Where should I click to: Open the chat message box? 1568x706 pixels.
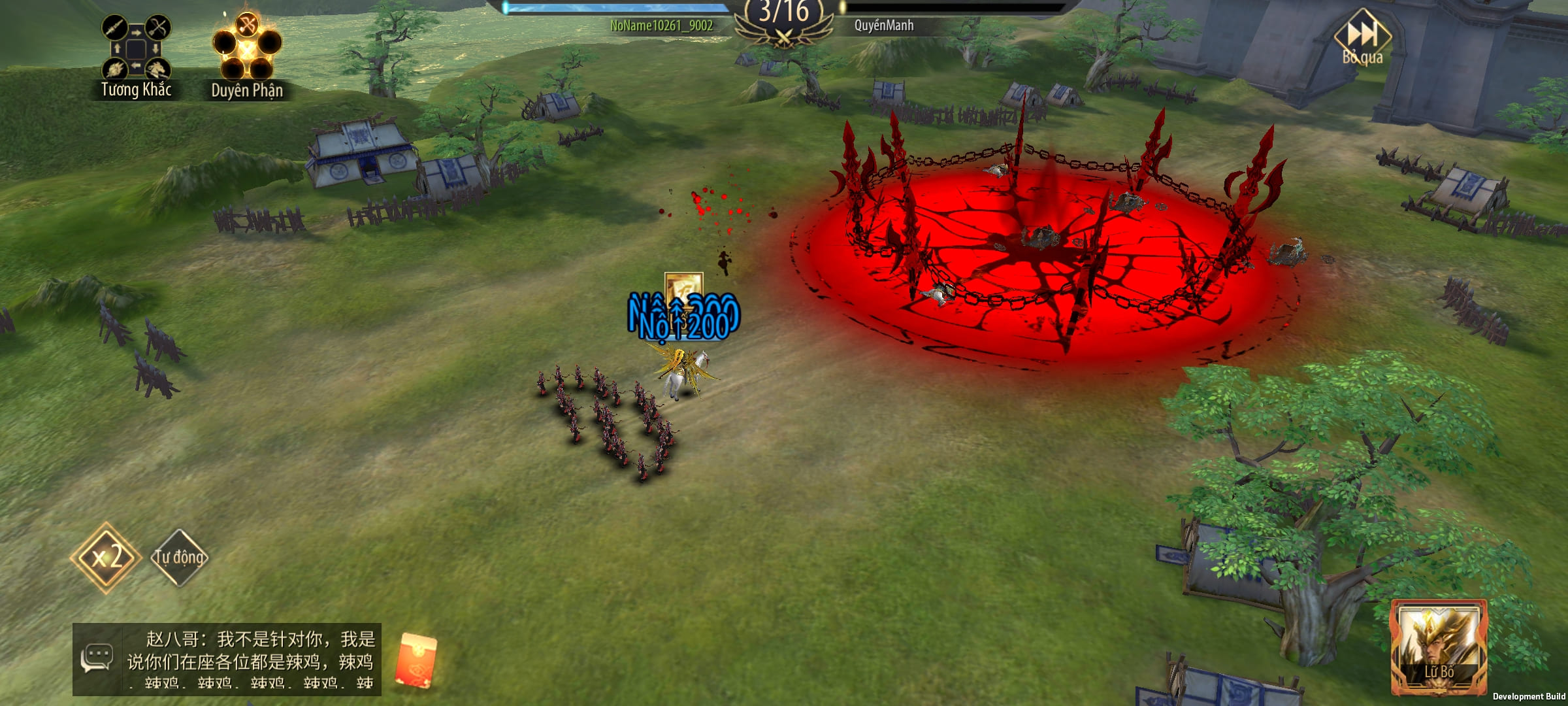[x=251, y=659]
